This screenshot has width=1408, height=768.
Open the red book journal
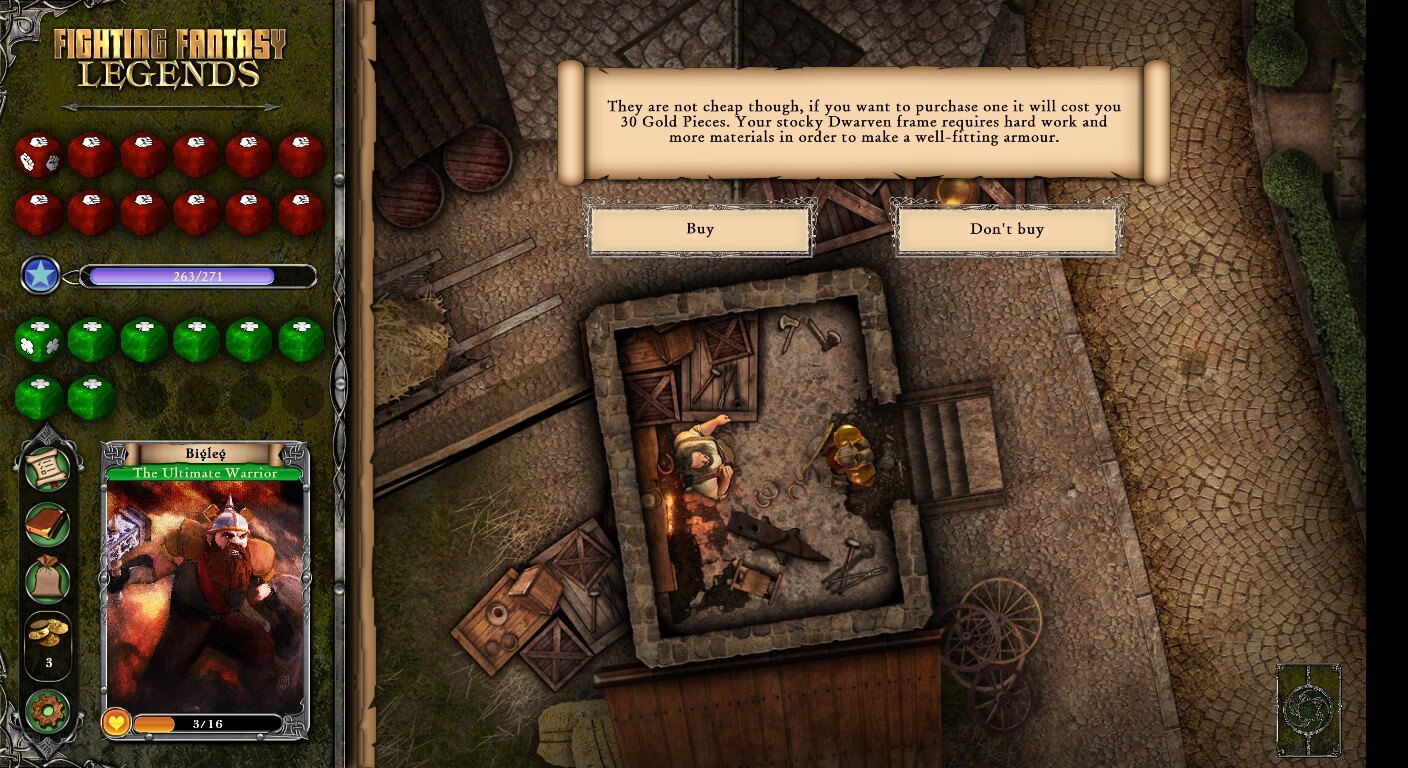pos(47,523)
